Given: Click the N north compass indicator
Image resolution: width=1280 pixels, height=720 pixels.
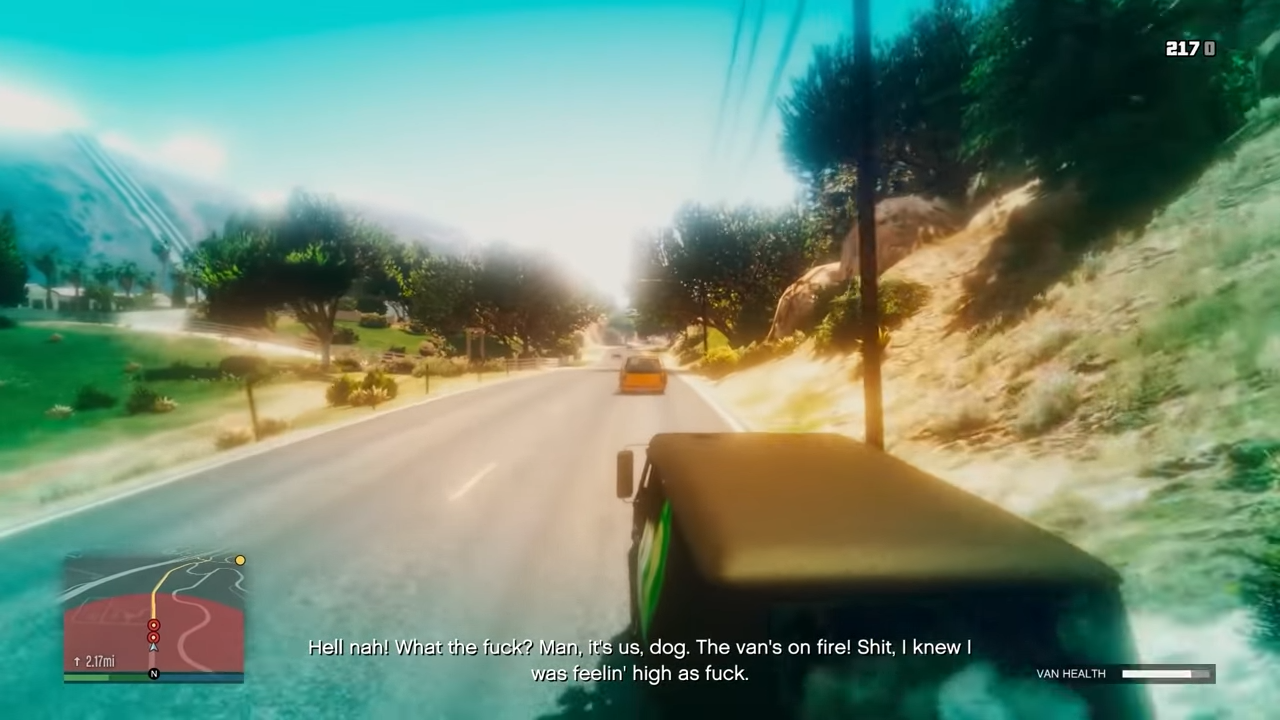Looking at the screenshot, I should point(154,673).
